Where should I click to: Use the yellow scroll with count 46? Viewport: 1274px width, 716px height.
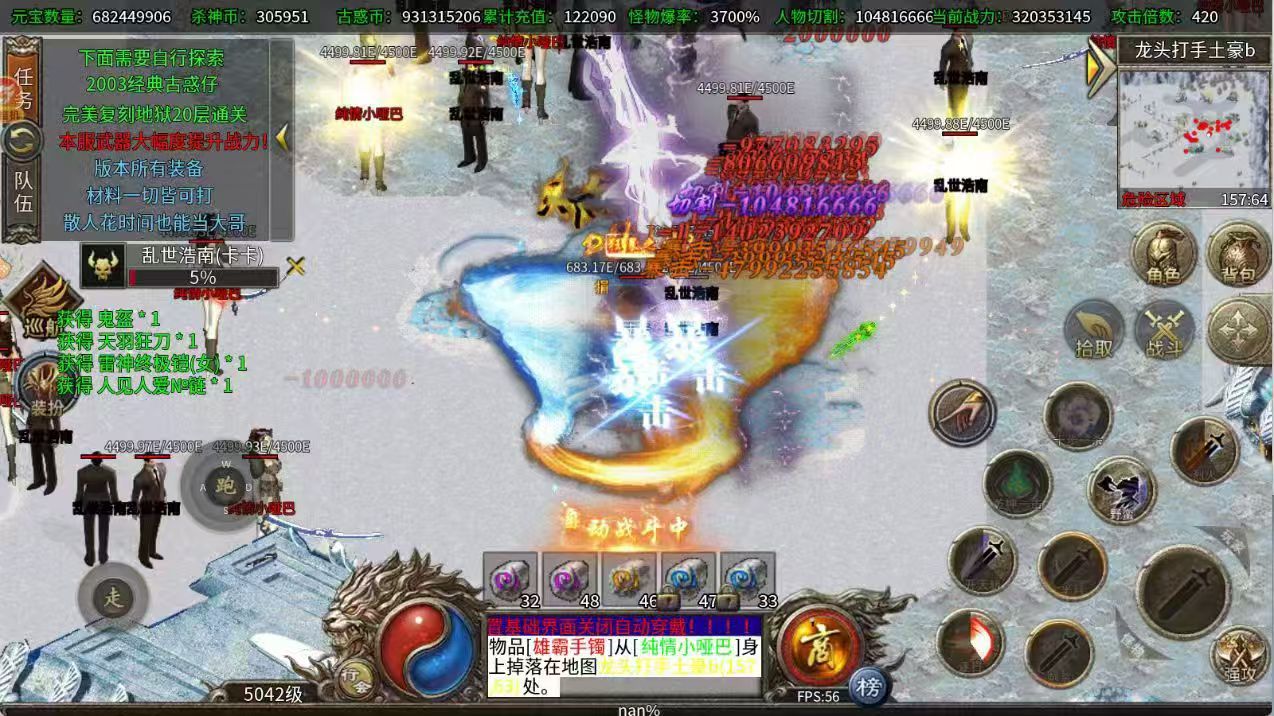[x=629, y=579]
